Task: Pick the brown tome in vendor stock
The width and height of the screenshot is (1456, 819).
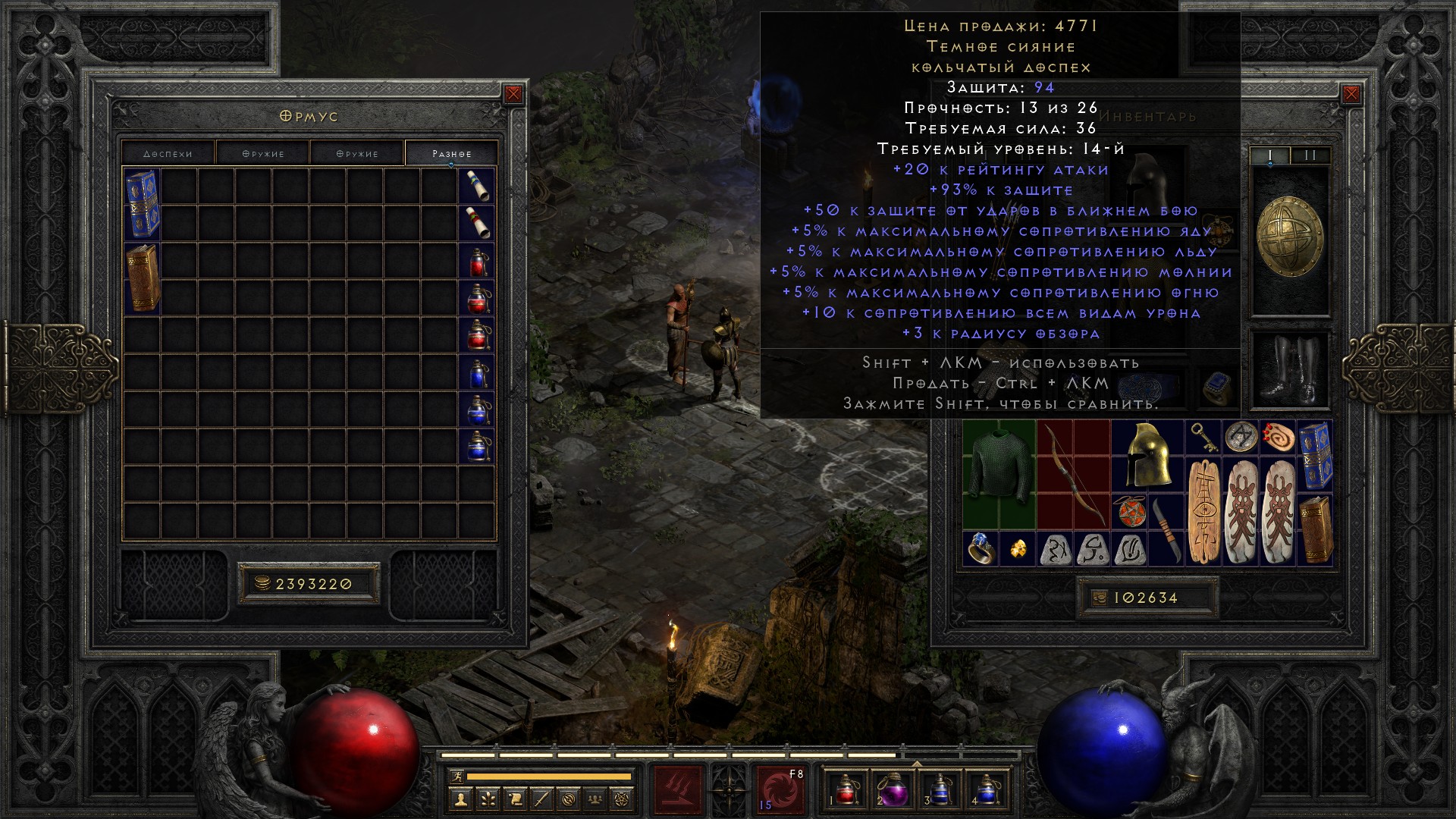Action: [x=143, y=278]
